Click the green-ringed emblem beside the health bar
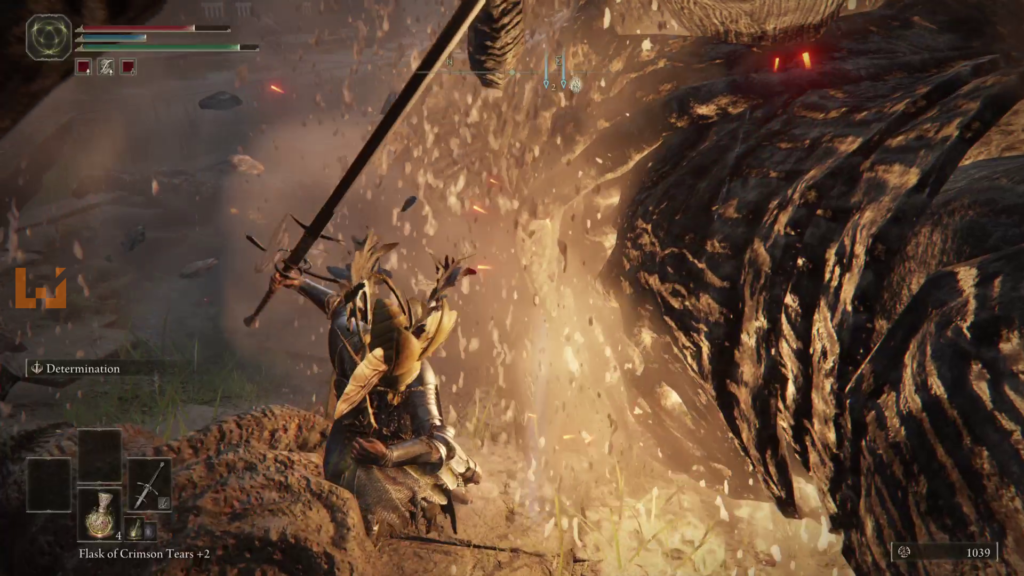 pos(48,37)
